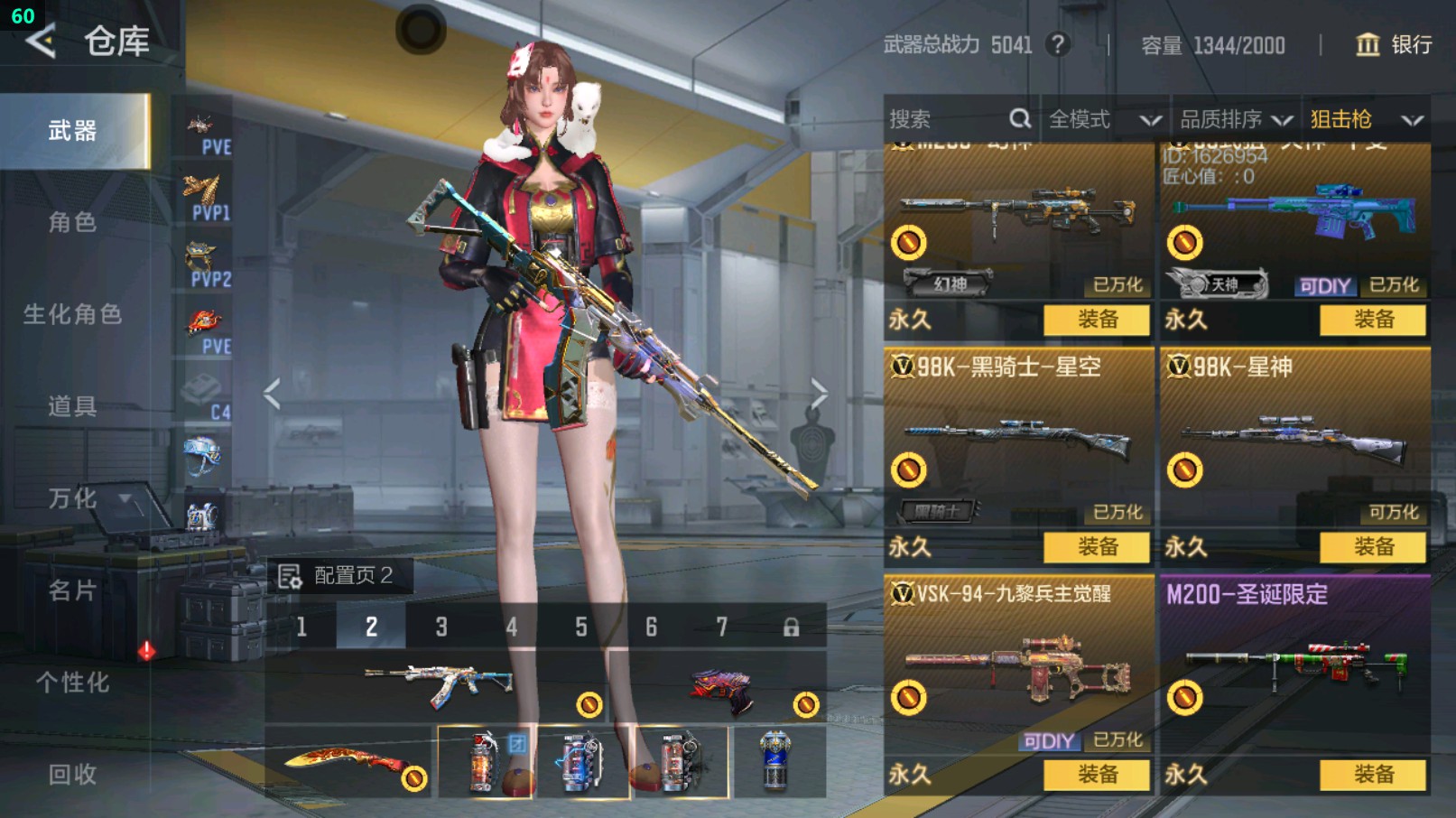Equip the 98K-黑骑士-星空 rifle
This screenshot has height=818, width=1456.
click(1098, 546)
